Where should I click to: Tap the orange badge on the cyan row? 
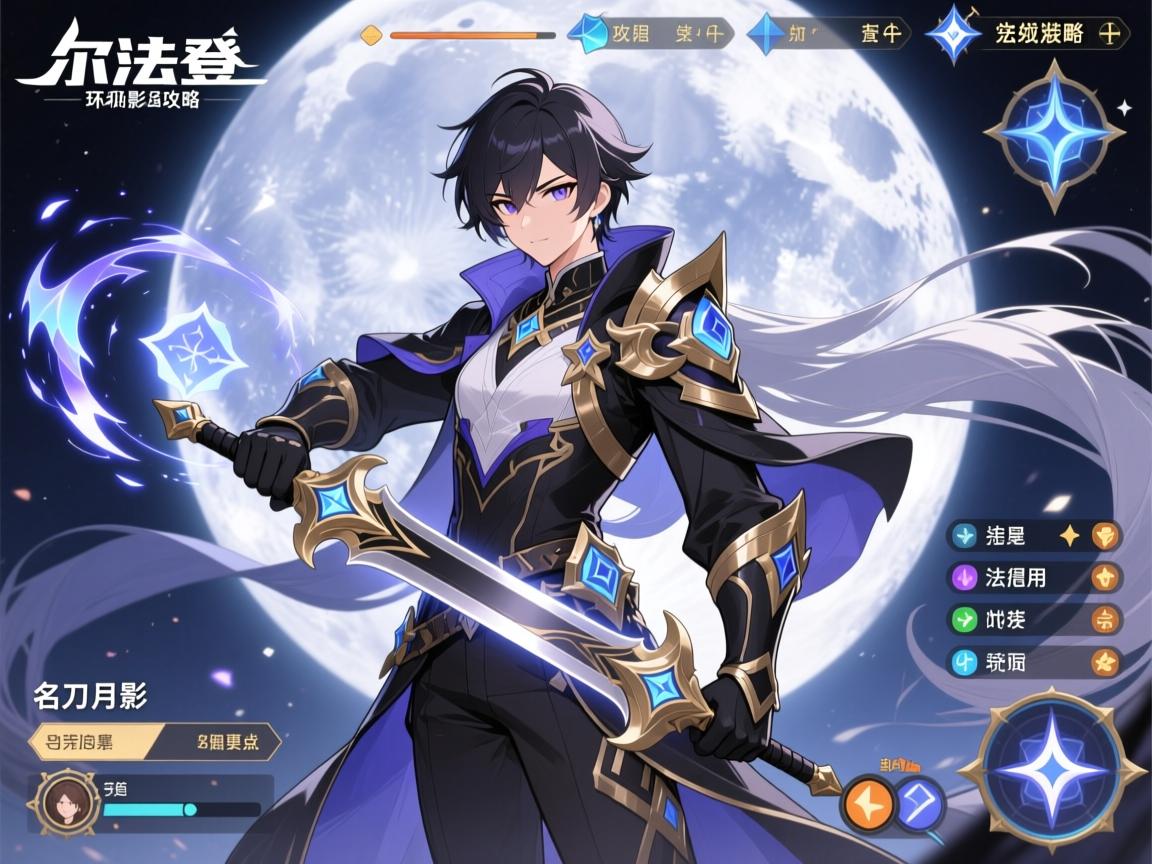coord(1105,661)
